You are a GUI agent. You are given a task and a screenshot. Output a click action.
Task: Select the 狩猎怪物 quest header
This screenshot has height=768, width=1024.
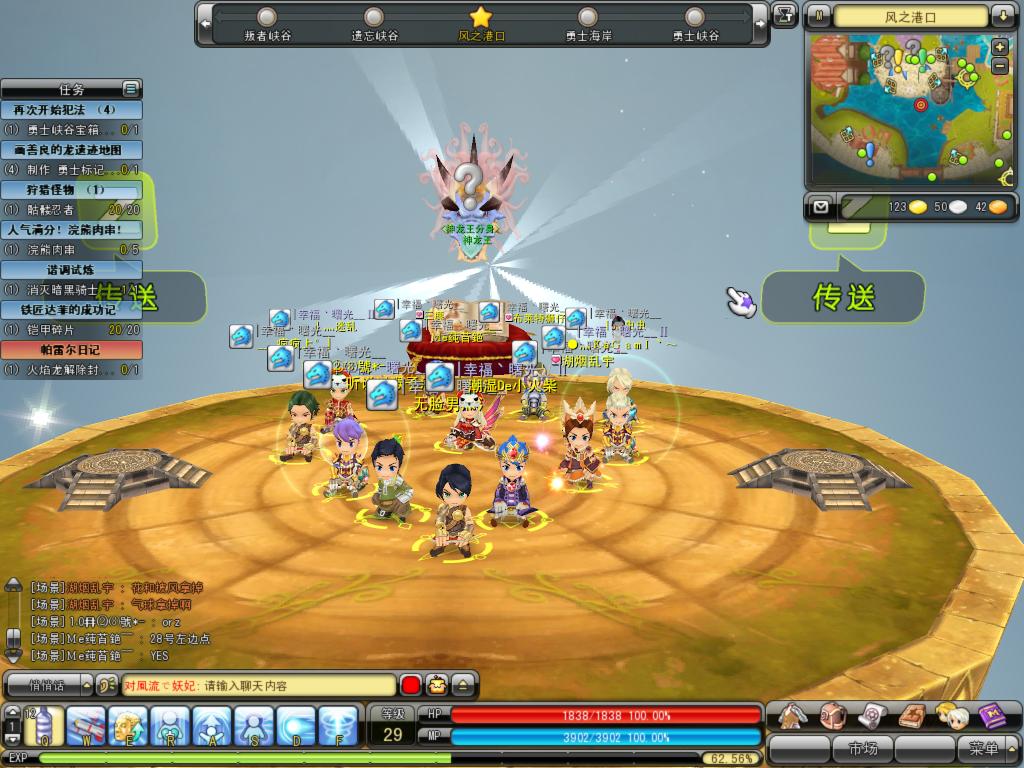pos(71,189)
